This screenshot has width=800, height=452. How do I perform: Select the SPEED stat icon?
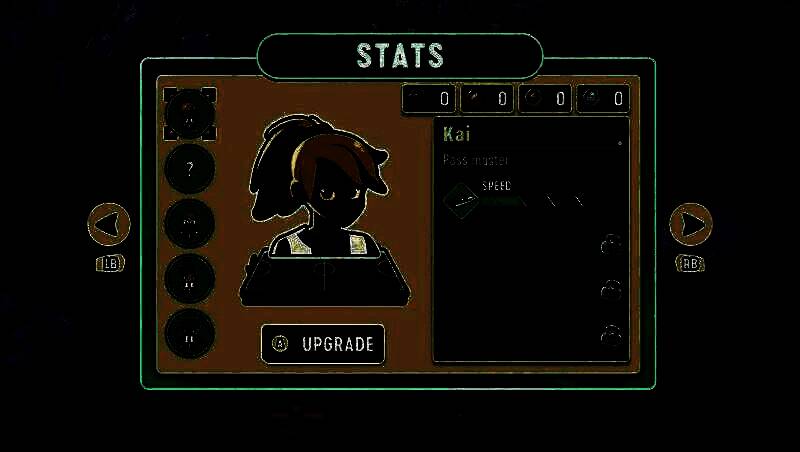coord(462,200)
